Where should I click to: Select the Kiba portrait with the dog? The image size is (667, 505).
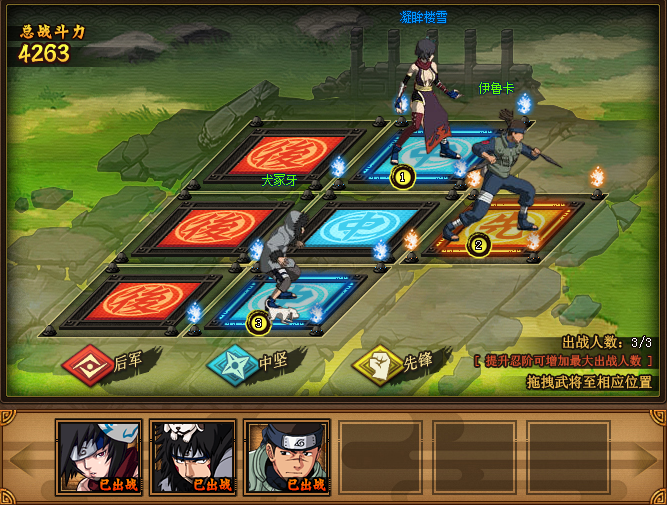pyautogui.click(x=192, y=457)
